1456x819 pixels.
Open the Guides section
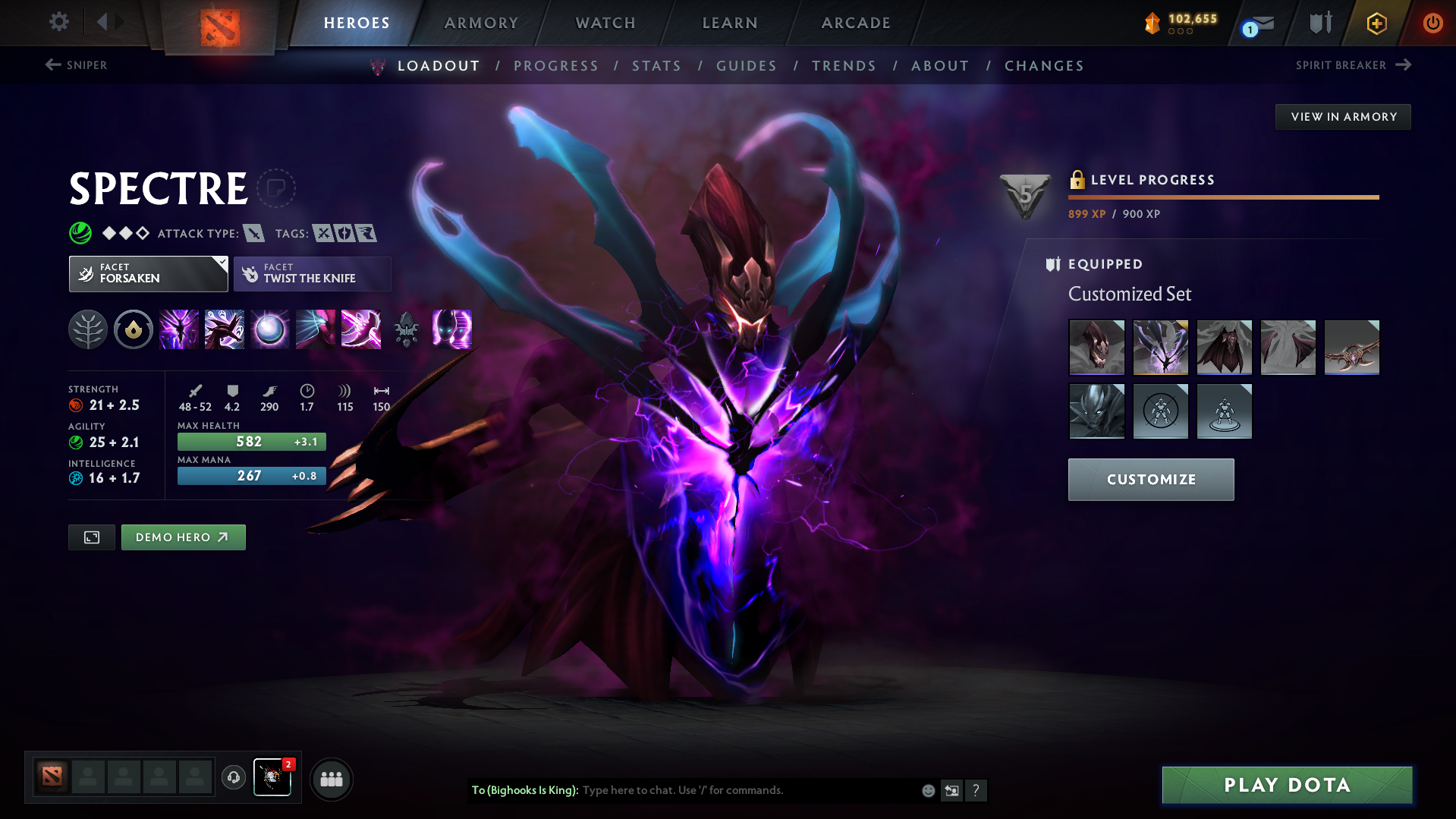[746, 66]
